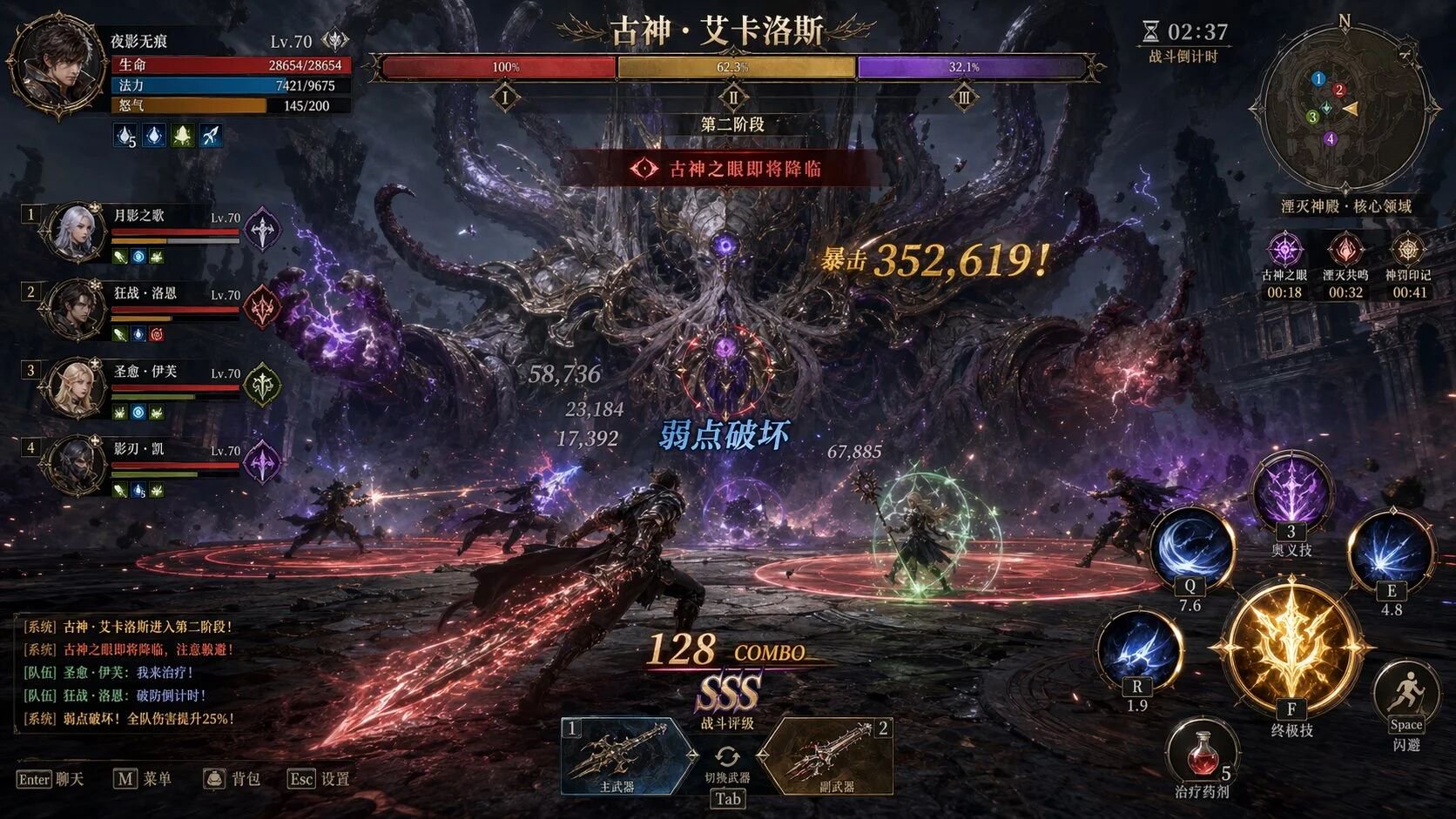Use the purple 奥义技 skill
This screenshot has height=819, width=1456.
(1291, 492)
